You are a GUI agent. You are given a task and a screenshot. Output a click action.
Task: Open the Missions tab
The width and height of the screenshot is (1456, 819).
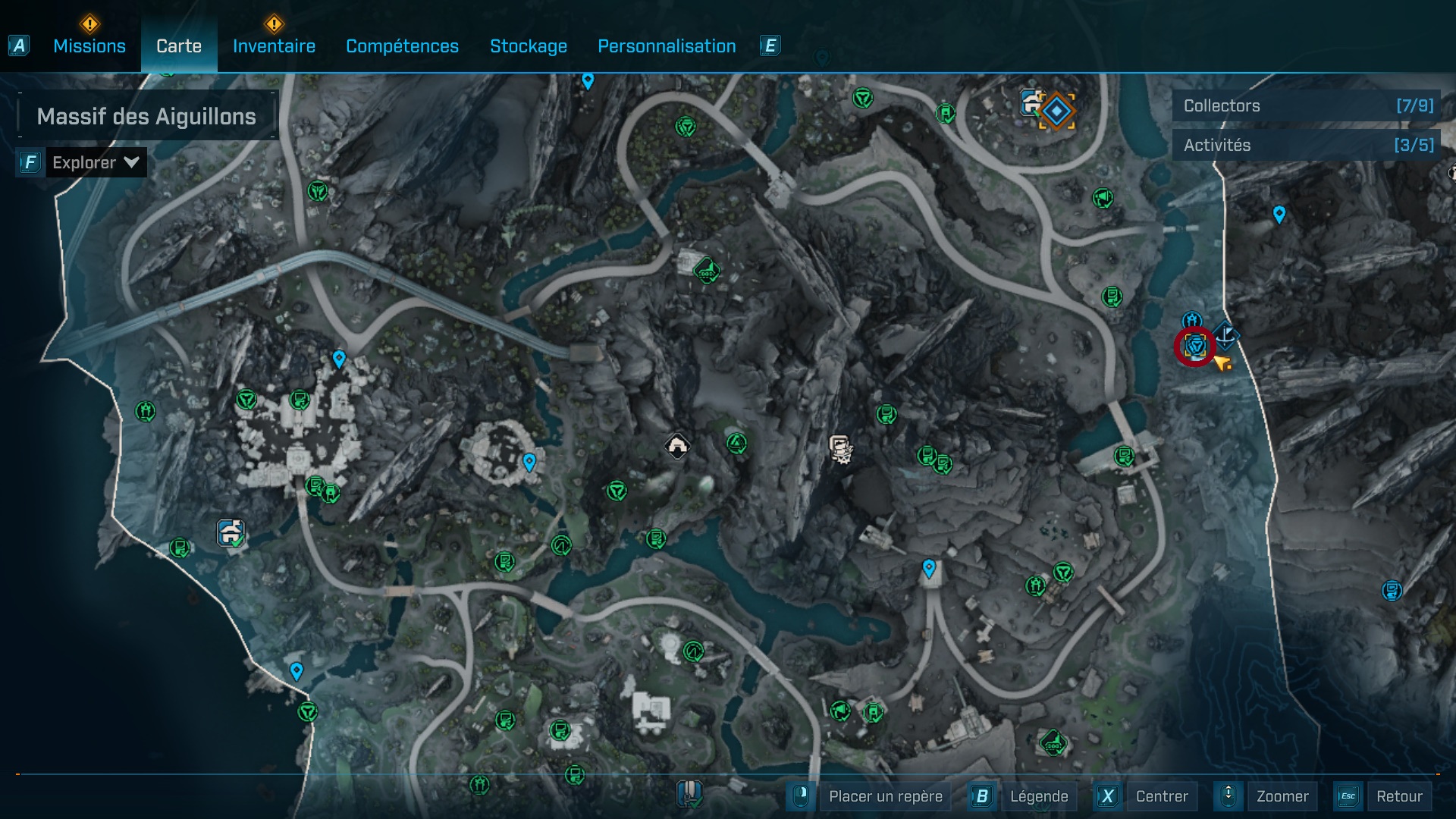click(x=89, y=46)
